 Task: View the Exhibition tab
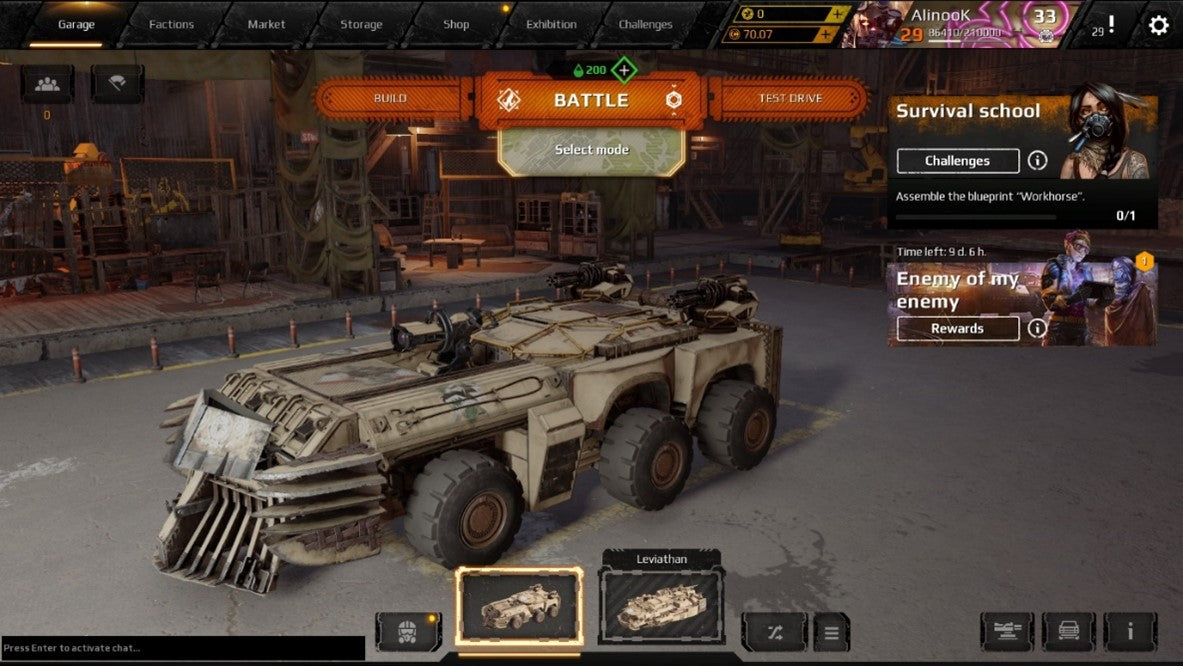pyautogui.click(x=551, y=24)
